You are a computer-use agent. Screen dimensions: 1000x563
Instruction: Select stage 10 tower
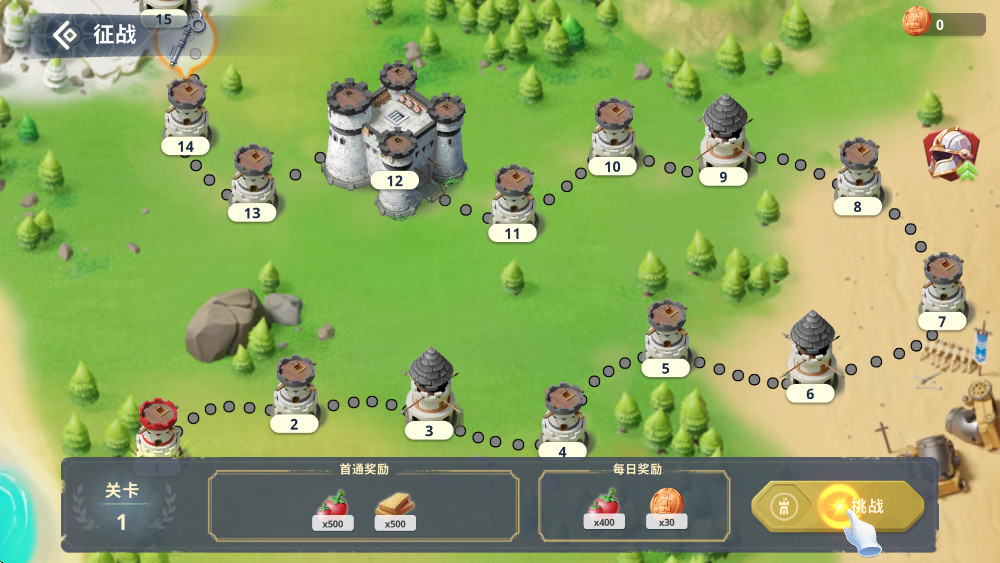coord(613,130)
